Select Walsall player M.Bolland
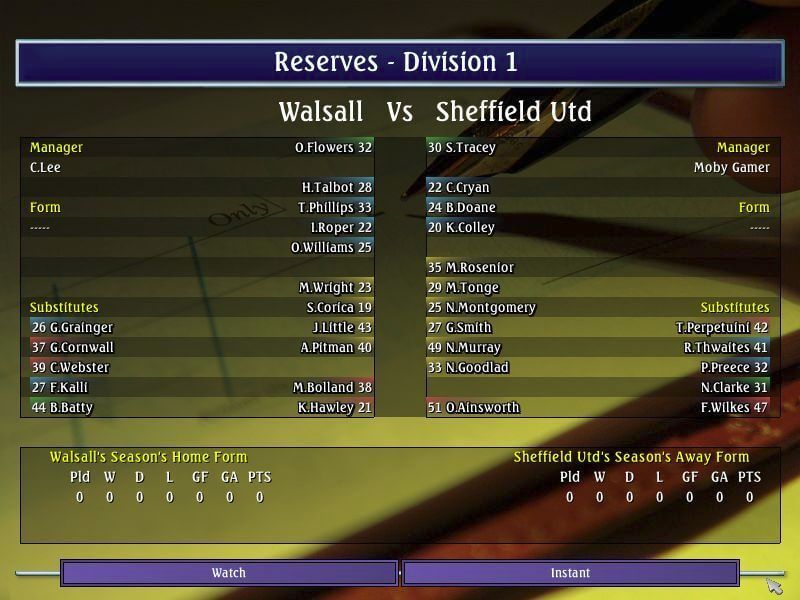Screen dimensions: 800x600 coord(332,388)
